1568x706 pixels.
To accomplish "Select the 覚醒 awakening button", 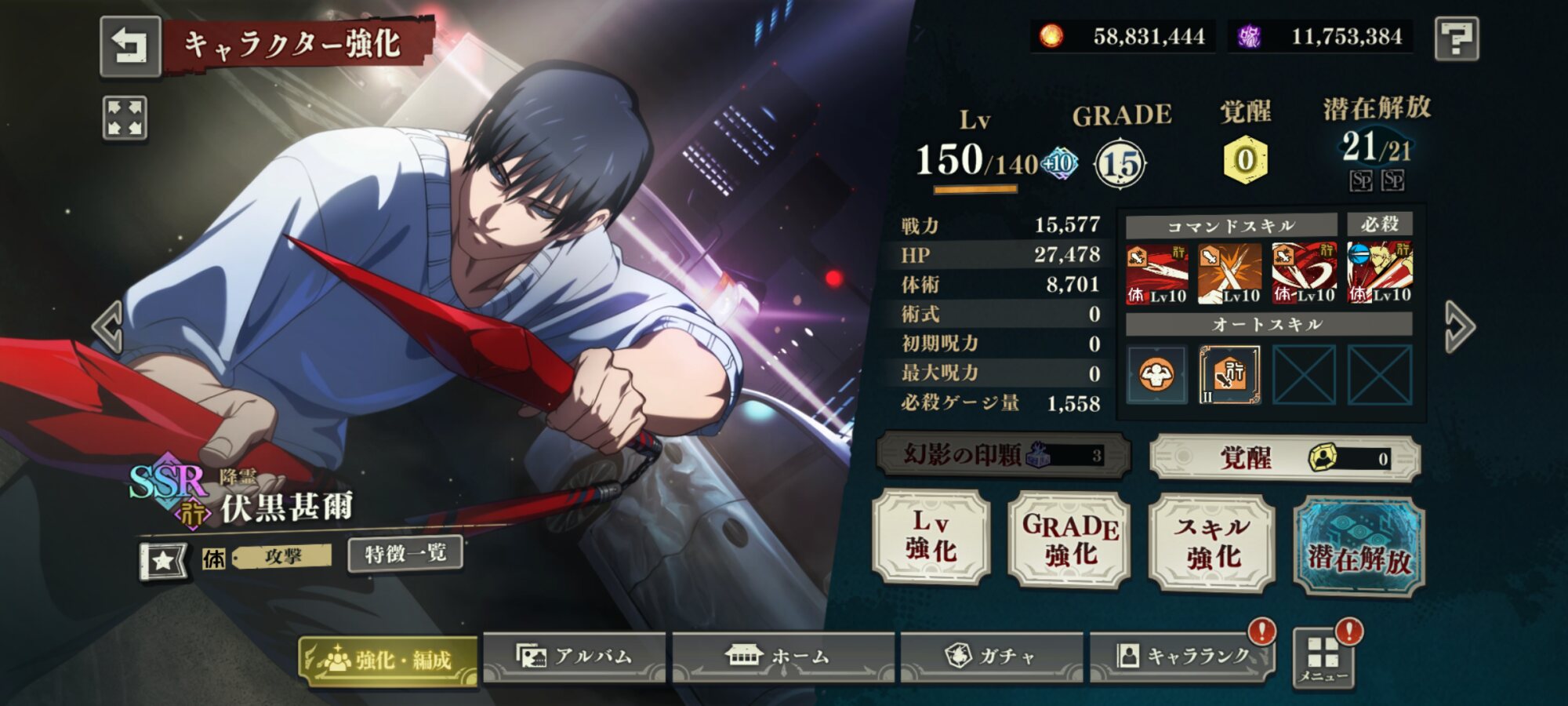I will [x=1284, y=457].
